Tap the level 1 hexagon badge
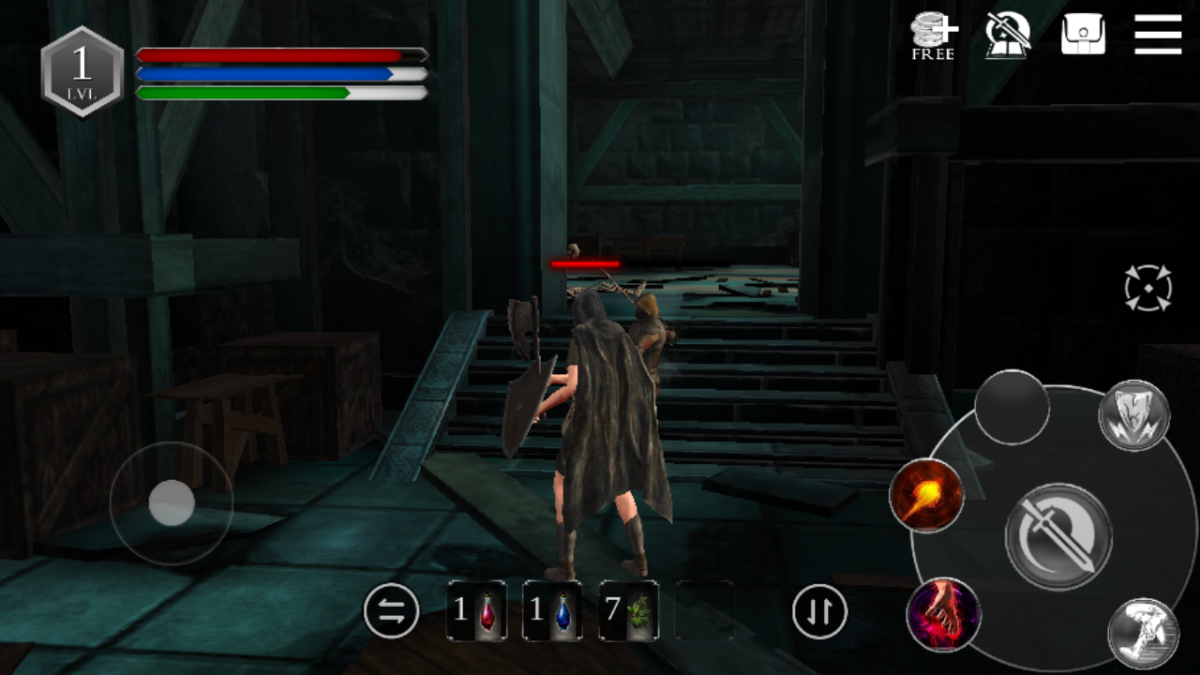1200x675 pixels. (82, 71)
